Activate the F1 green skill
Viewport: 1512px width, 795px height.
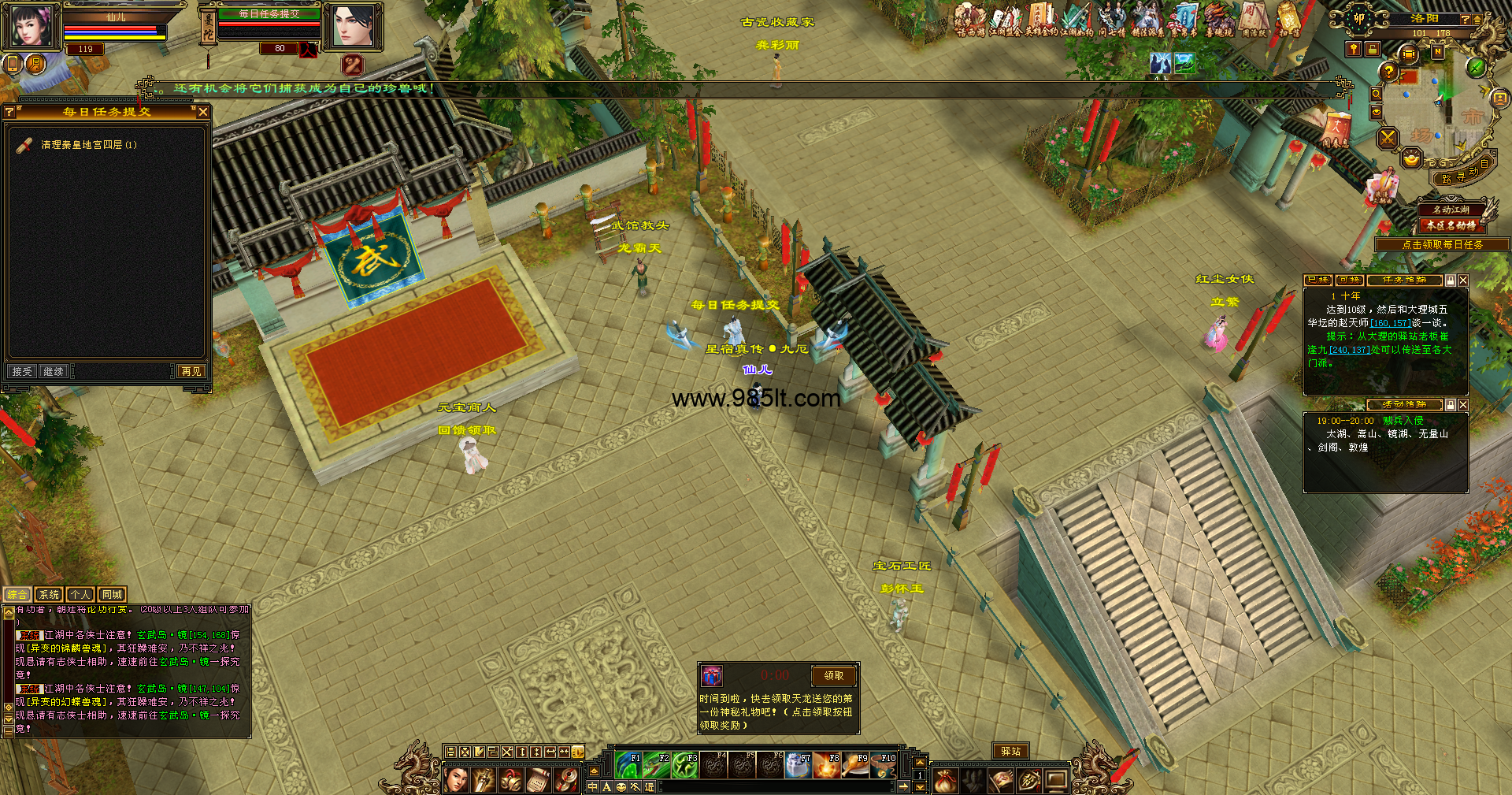[x=628, y=765]
